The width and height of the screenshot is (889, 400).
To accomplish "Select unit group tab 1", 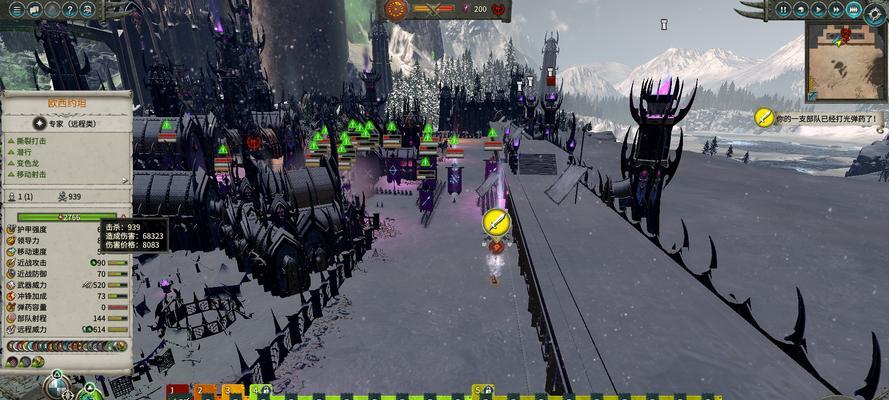I will point(173,391).
